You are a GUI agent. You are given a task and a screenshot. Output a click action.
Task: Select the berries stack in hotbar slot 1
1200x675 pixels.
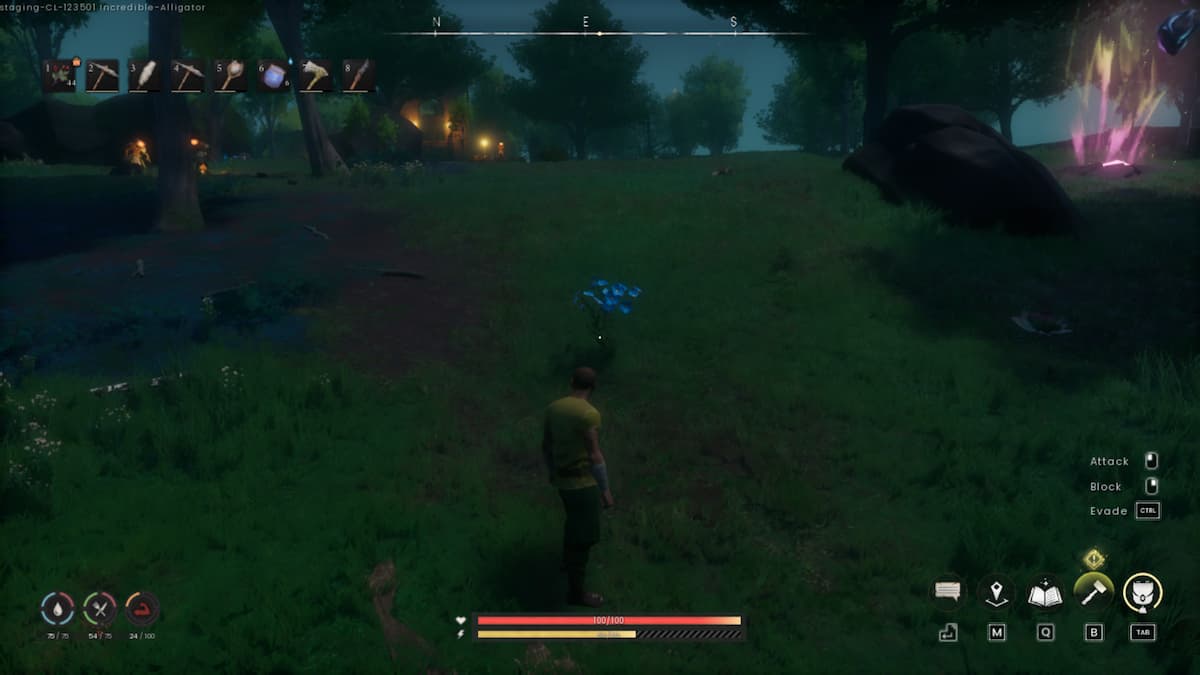59,76
